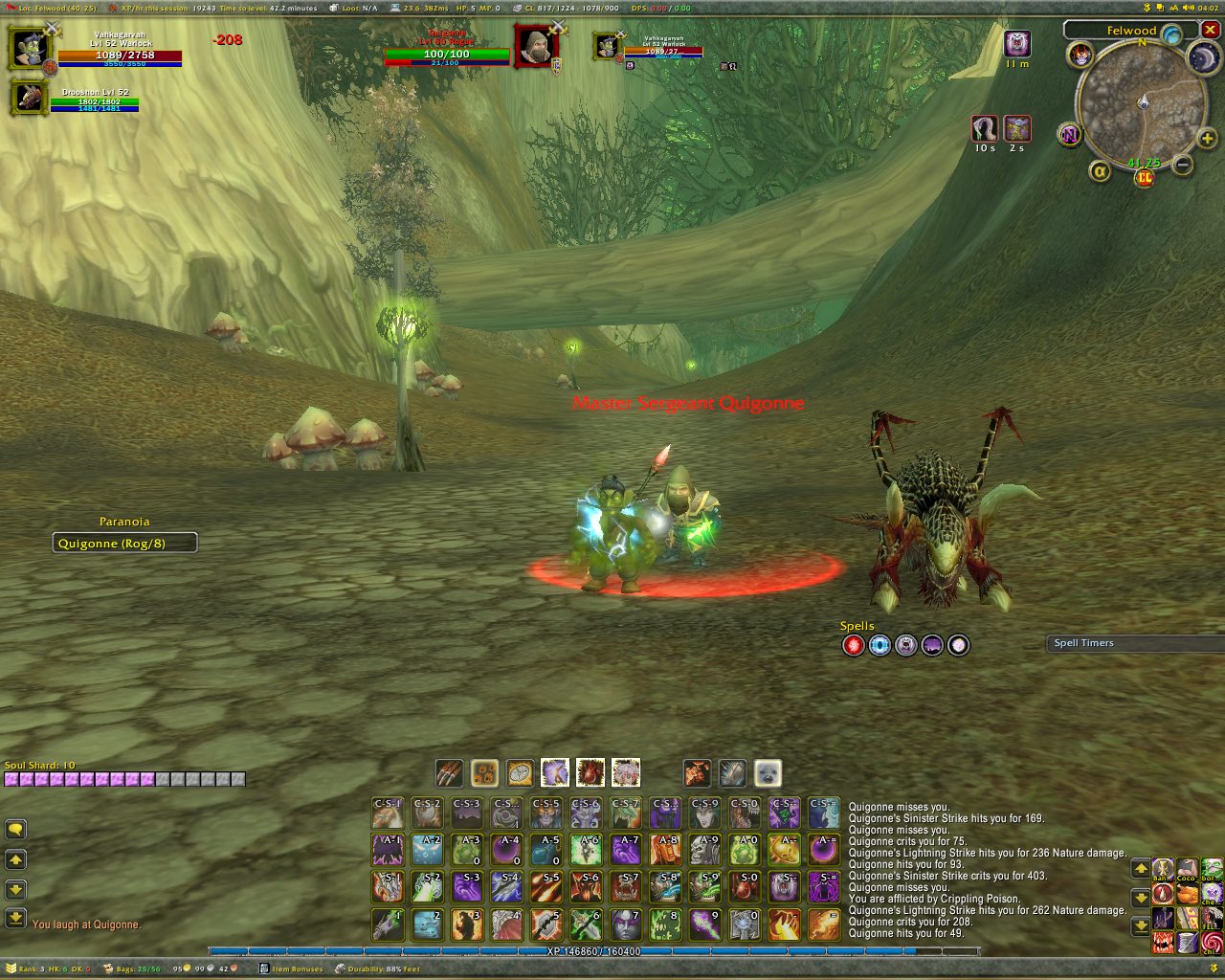Click the alpha symbol minimap button

pos(1100,170)
